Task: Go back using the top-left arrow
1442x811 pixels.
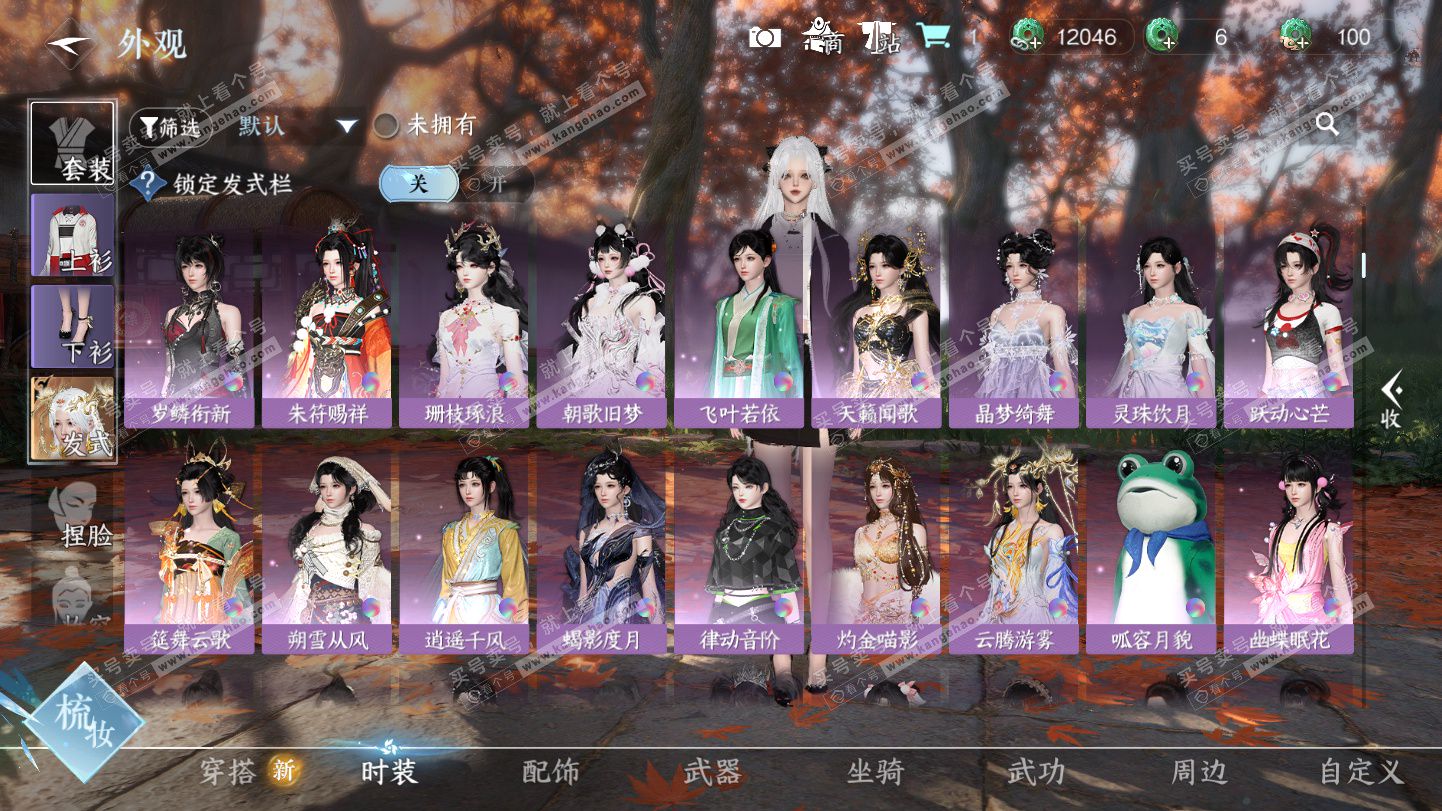Action: tap(70, 44)
